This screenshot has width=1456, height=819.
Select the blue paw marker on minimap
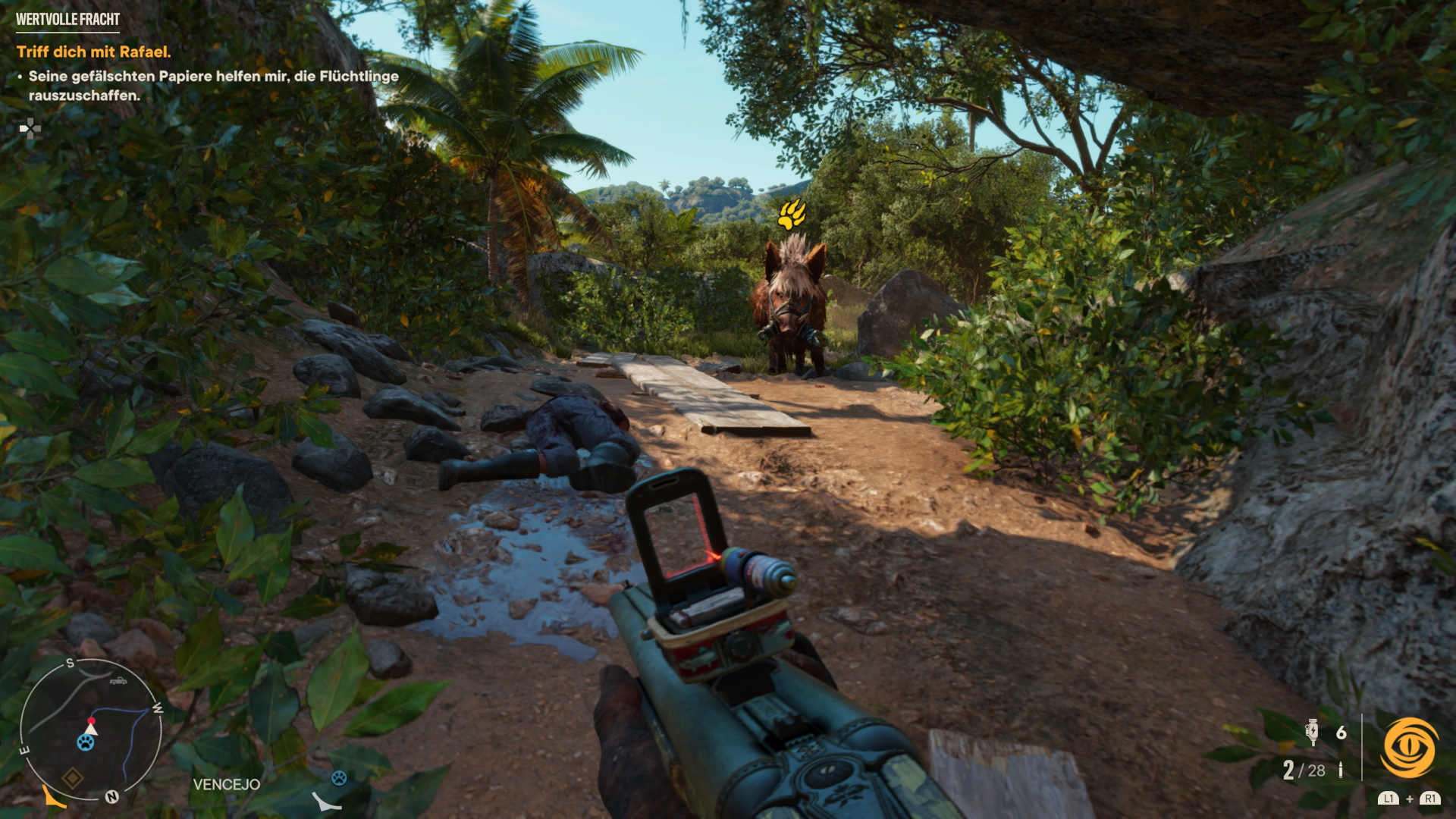pyautogui.click(x=86, y=743)
